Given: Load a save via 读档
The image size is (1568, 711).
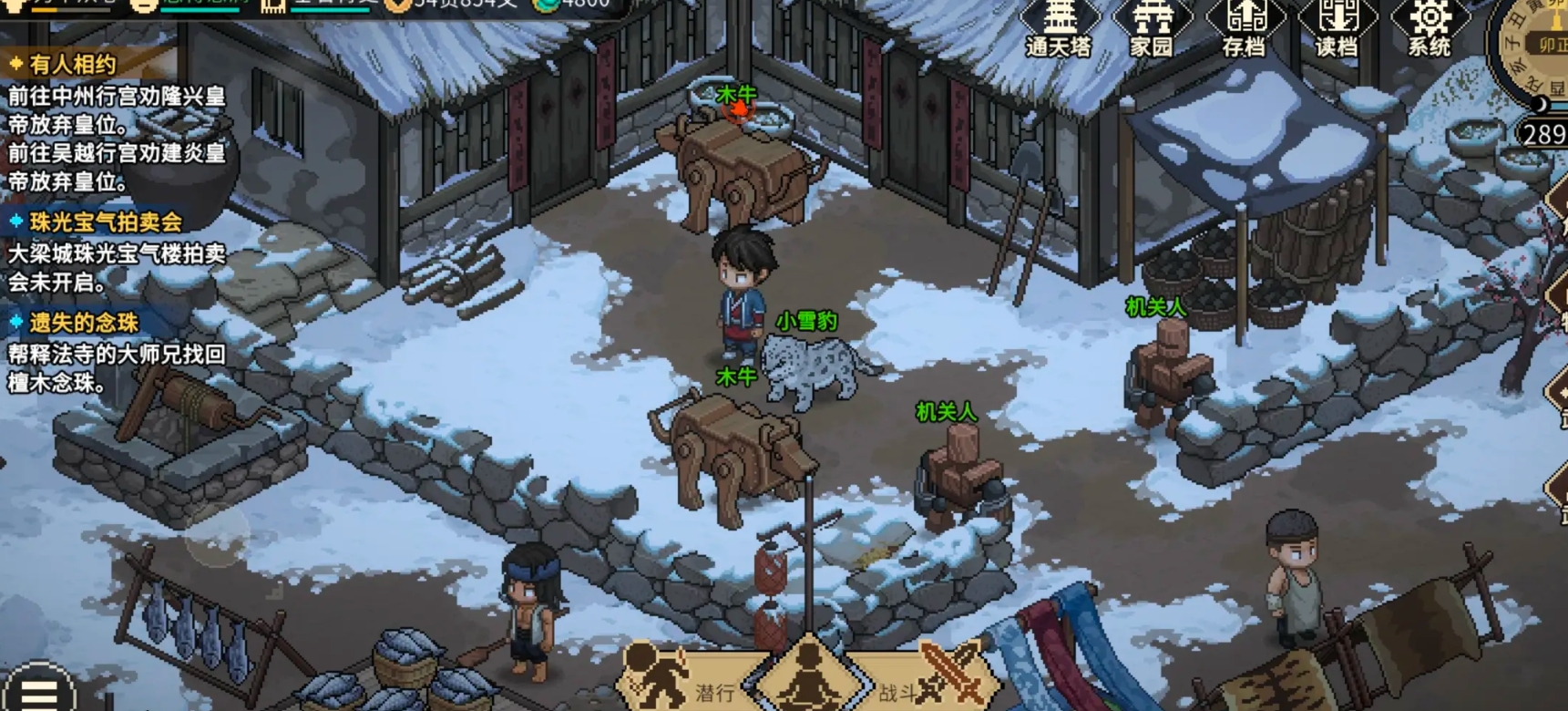Looking at the screenshot, I should coord(1337,27).
